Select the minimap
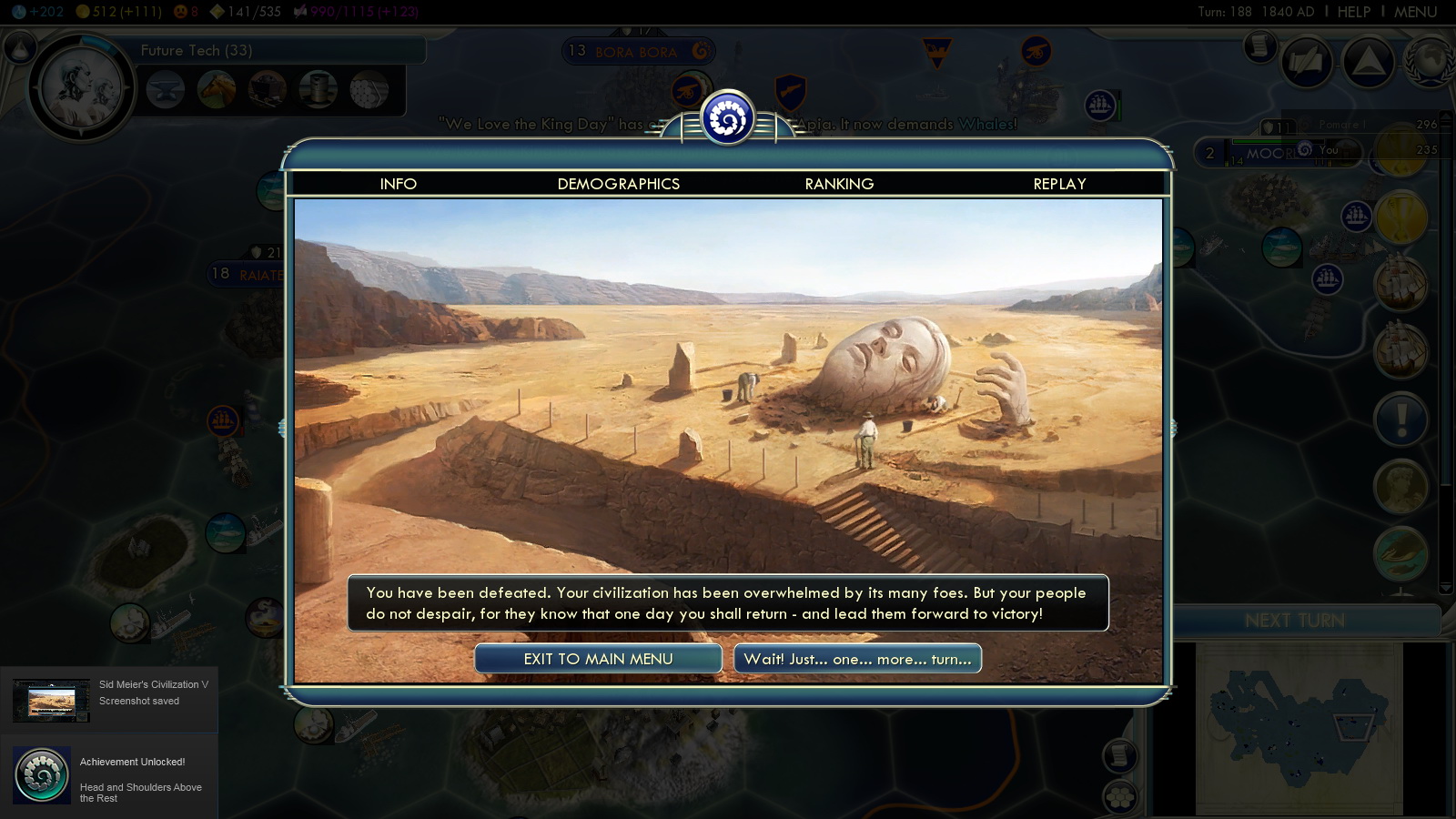The image size is (1456, 819). click(x=1299, y=728)
